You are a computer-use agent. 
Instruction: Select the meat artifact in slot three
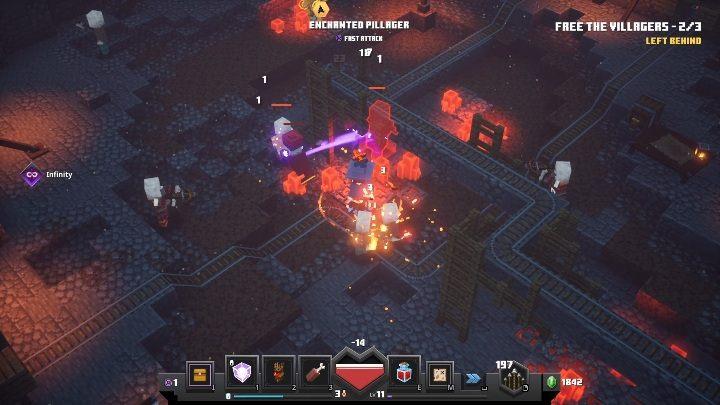(314, 373)
